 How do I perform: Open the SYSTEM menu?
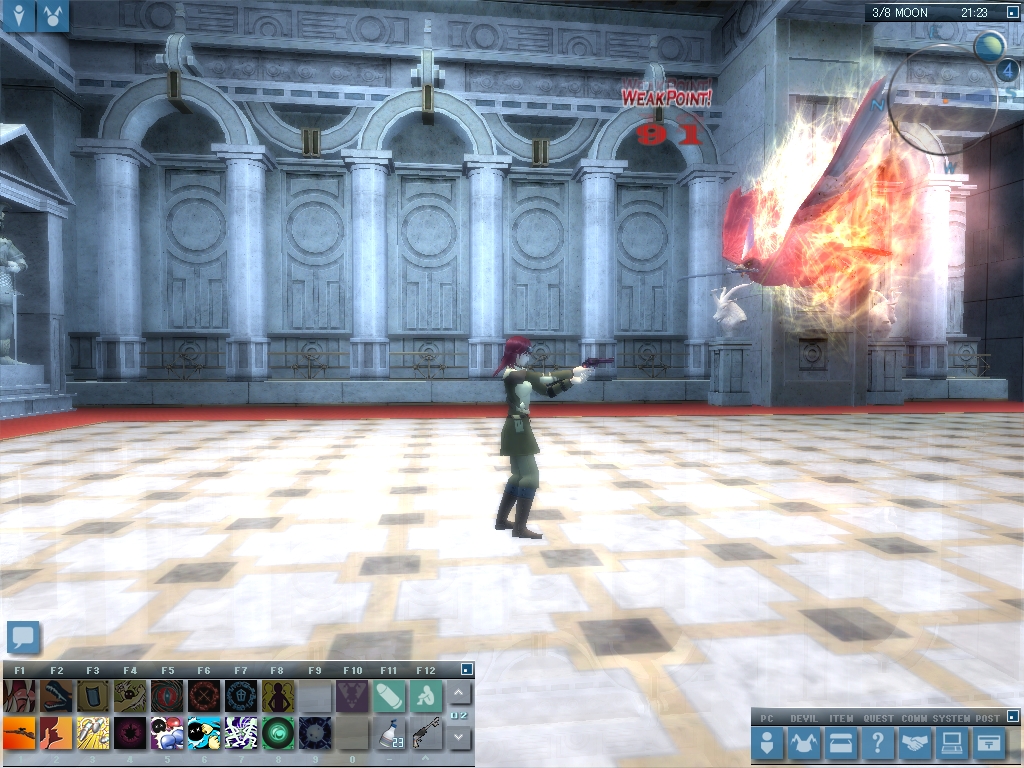(x=951, y=743)
